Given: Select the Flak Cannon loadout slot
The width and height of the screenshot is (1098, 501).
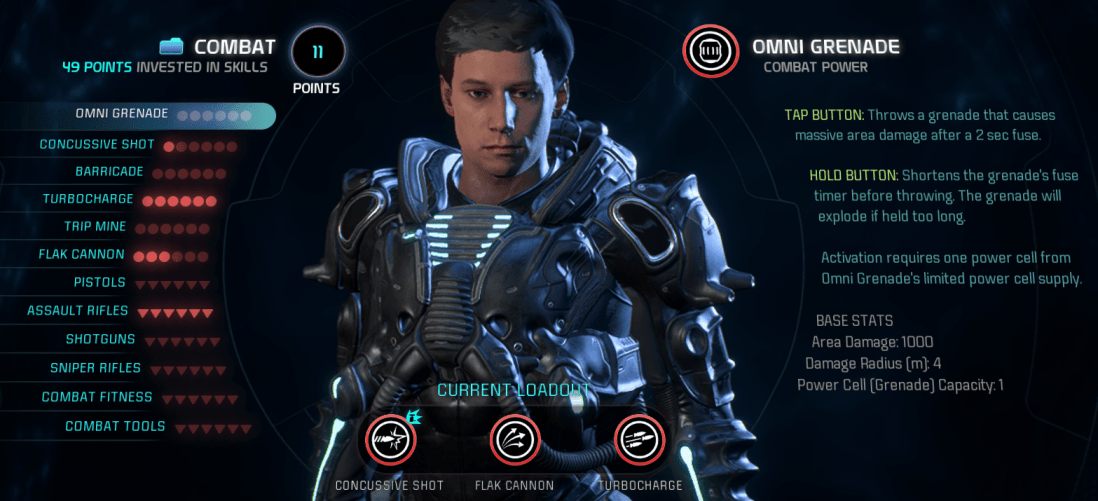Looking at the screenshot, I should pos(515,441).
